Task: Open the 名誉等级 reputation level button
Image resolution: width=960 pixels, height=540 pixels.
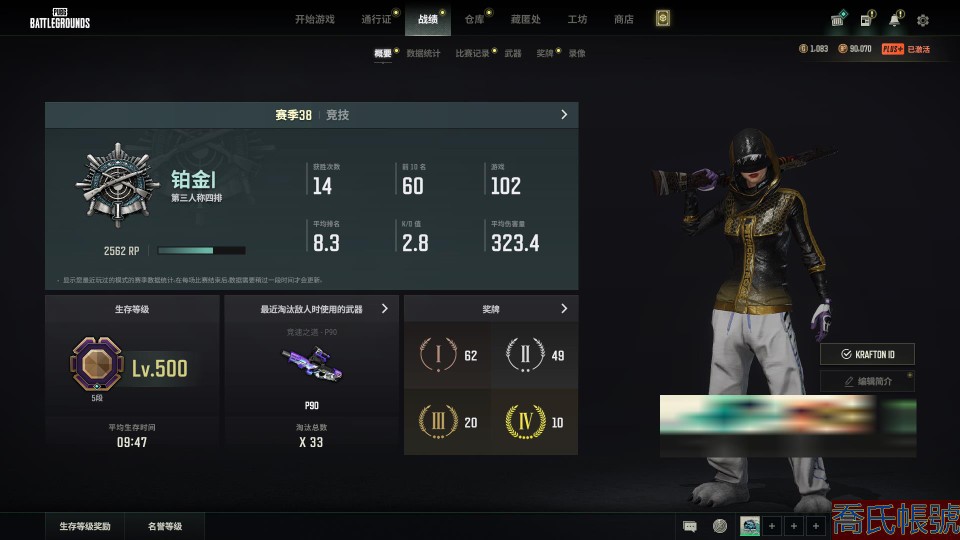Action: click(x=165, y=525)
